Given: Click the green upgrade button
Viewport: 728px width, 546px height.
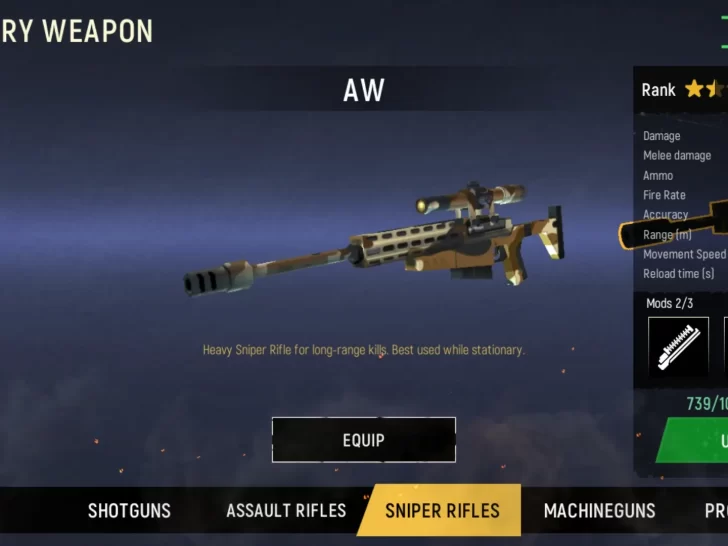Looking at the screenshot, I should coord(698,441).
